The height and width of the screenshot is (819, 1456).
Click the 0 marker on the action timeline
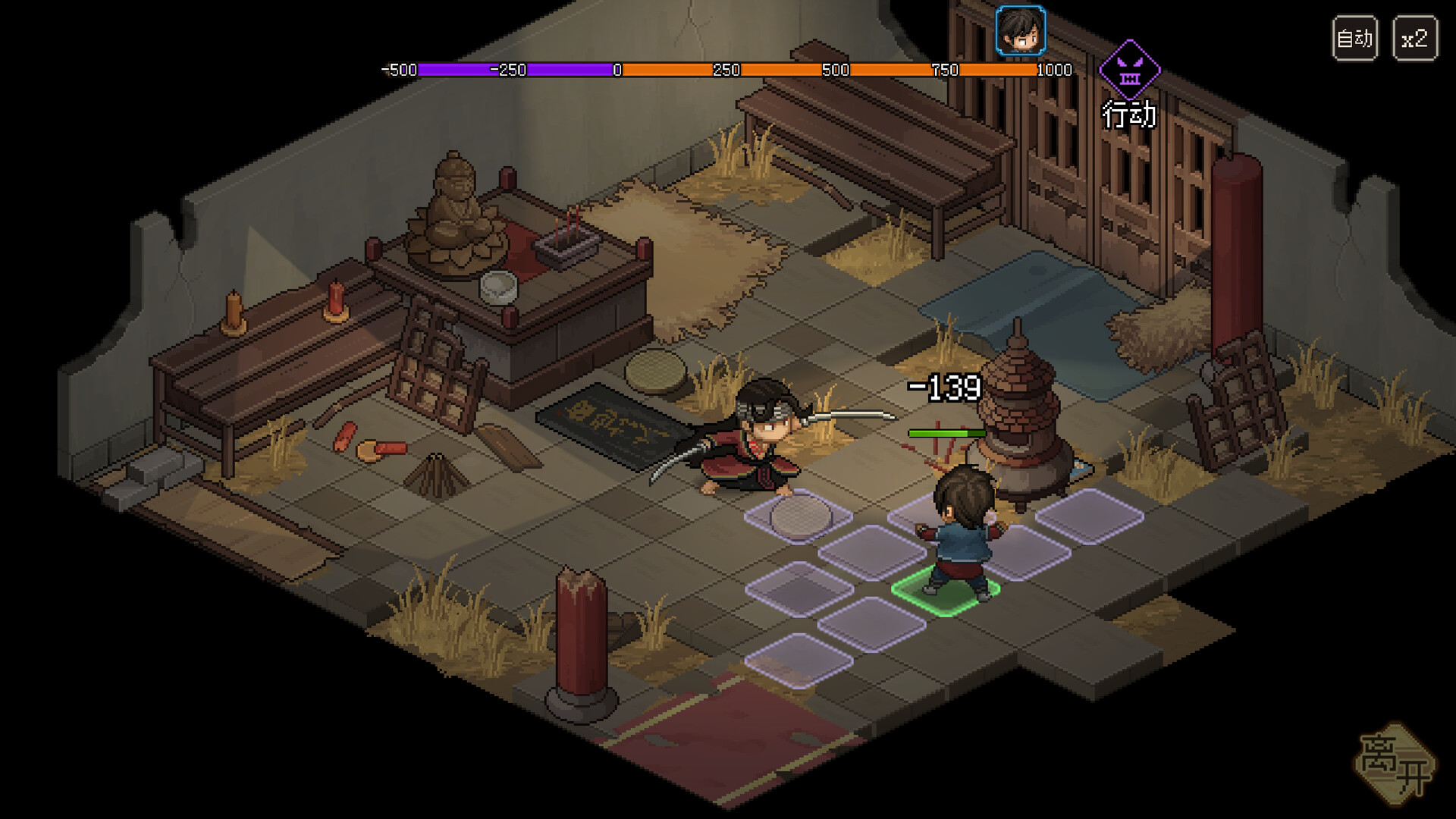pyautogui.click(x=616, y=70)
